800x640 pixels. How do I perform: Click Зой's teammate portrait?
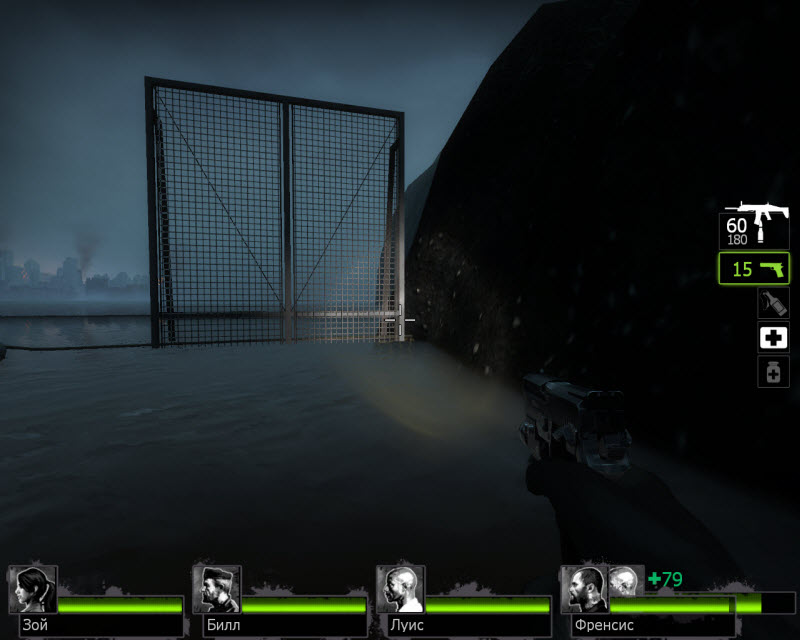pos(33,589)
